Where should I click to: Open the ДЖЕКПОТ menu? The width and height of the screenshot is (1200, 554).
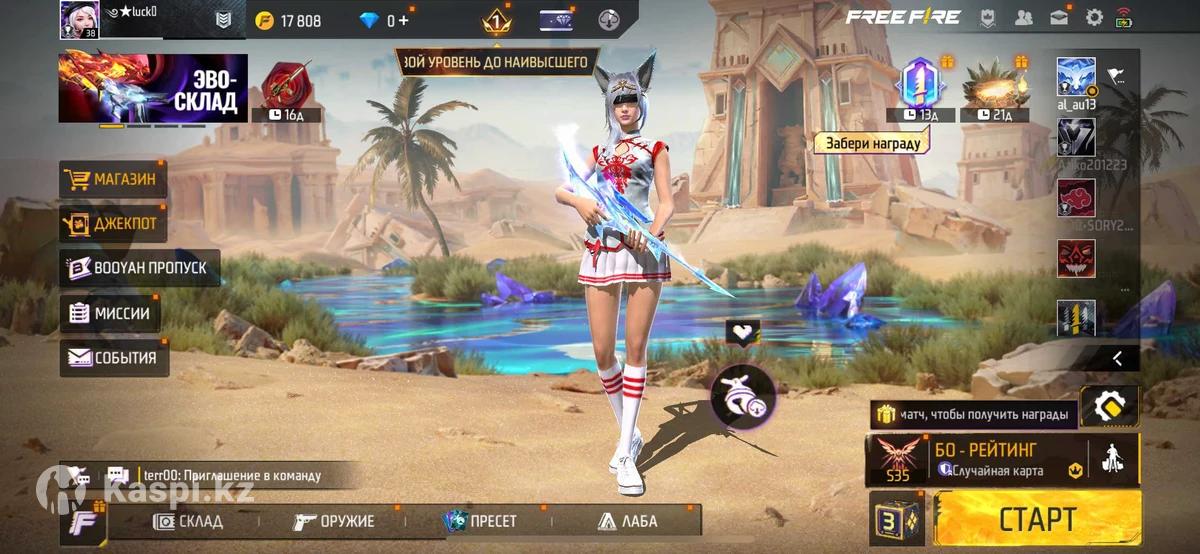[x=113, y=224]
